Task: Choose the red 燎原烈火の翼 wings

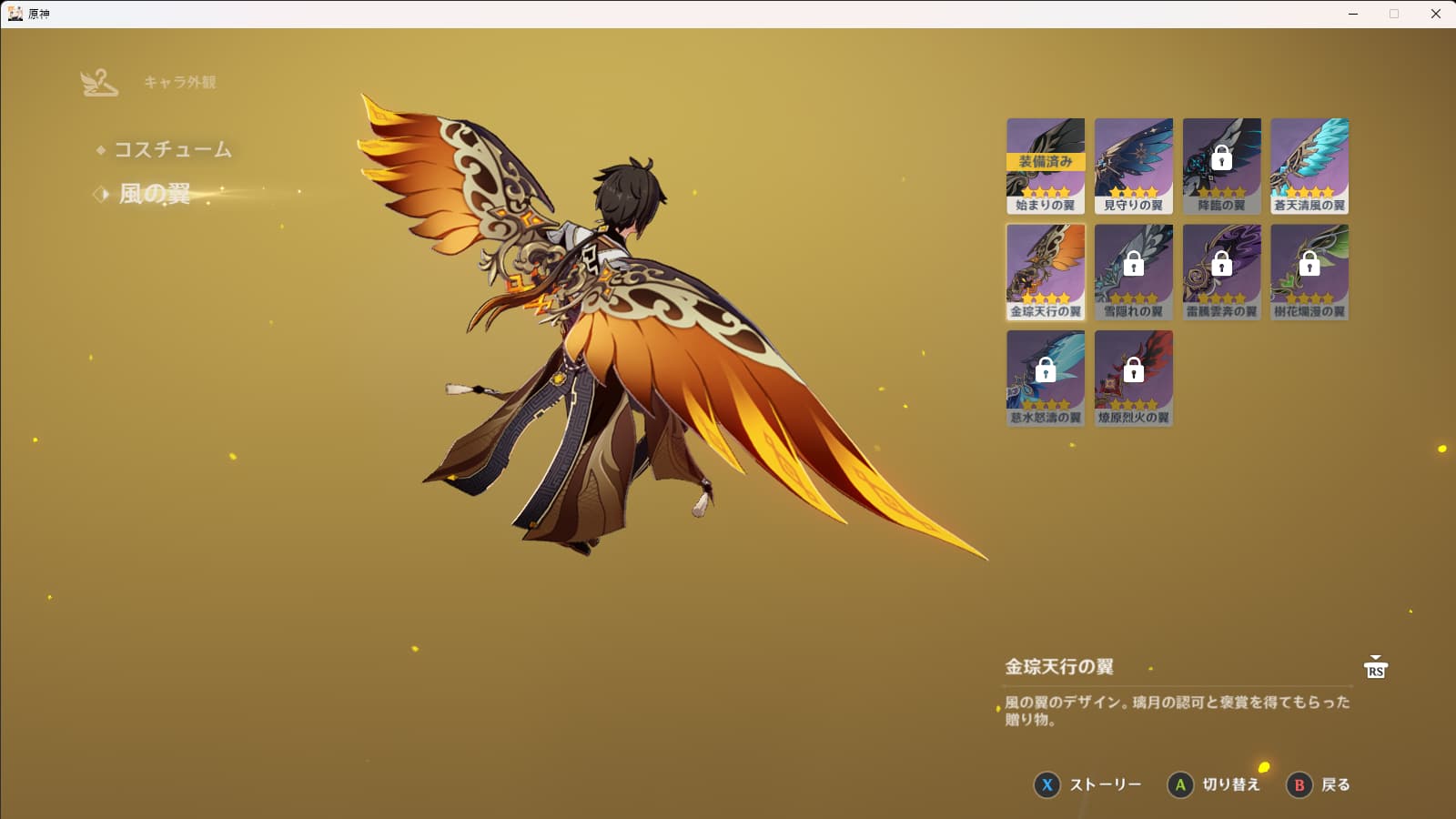Action: tap(1133, 378)
